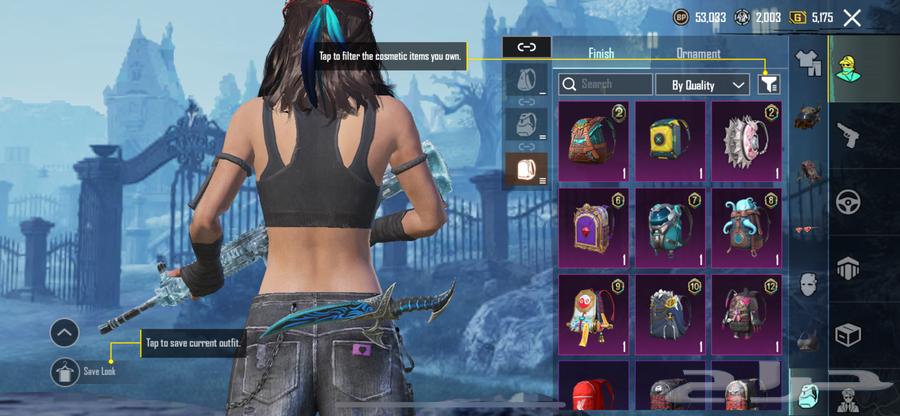Open the Ornament tab

[698, 54]
